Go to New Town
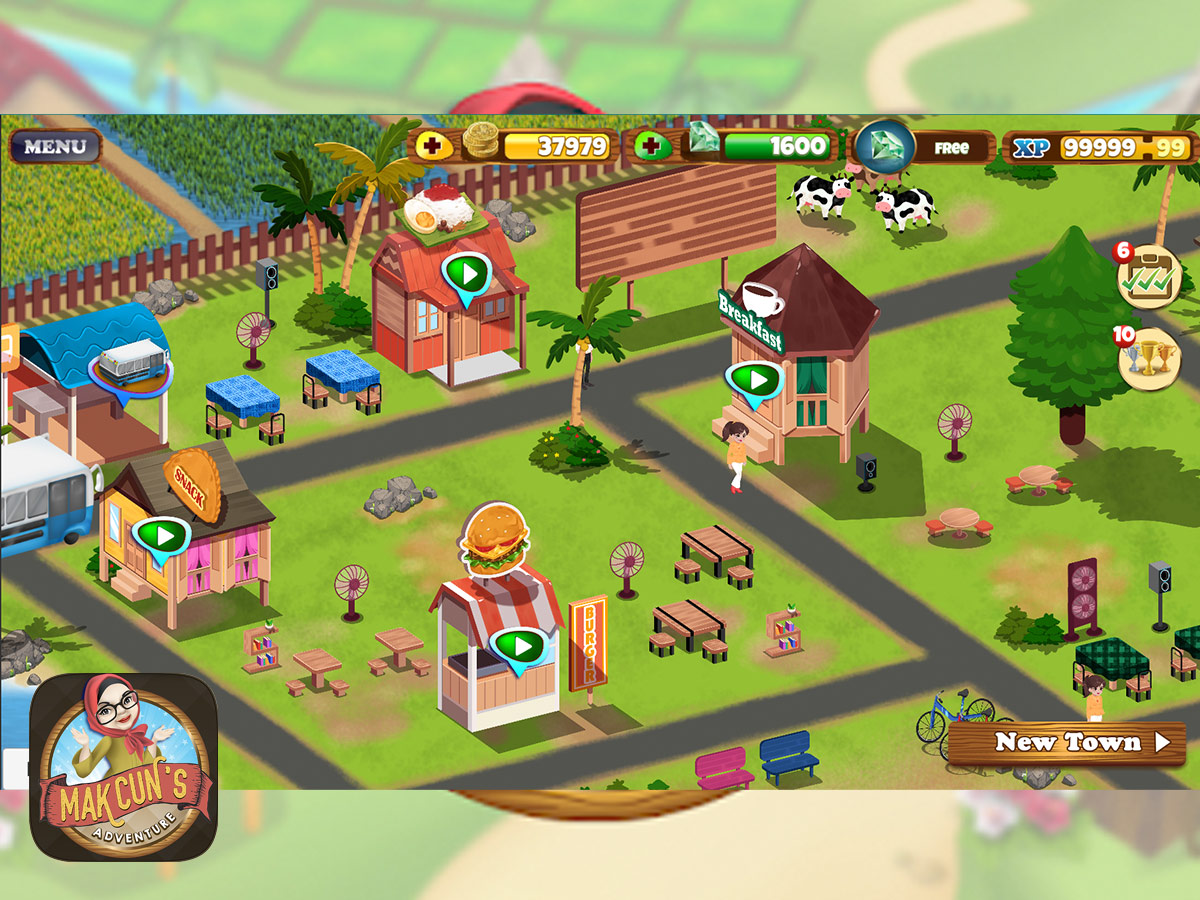This screenshot has height=900, width=1200. 1066,743
